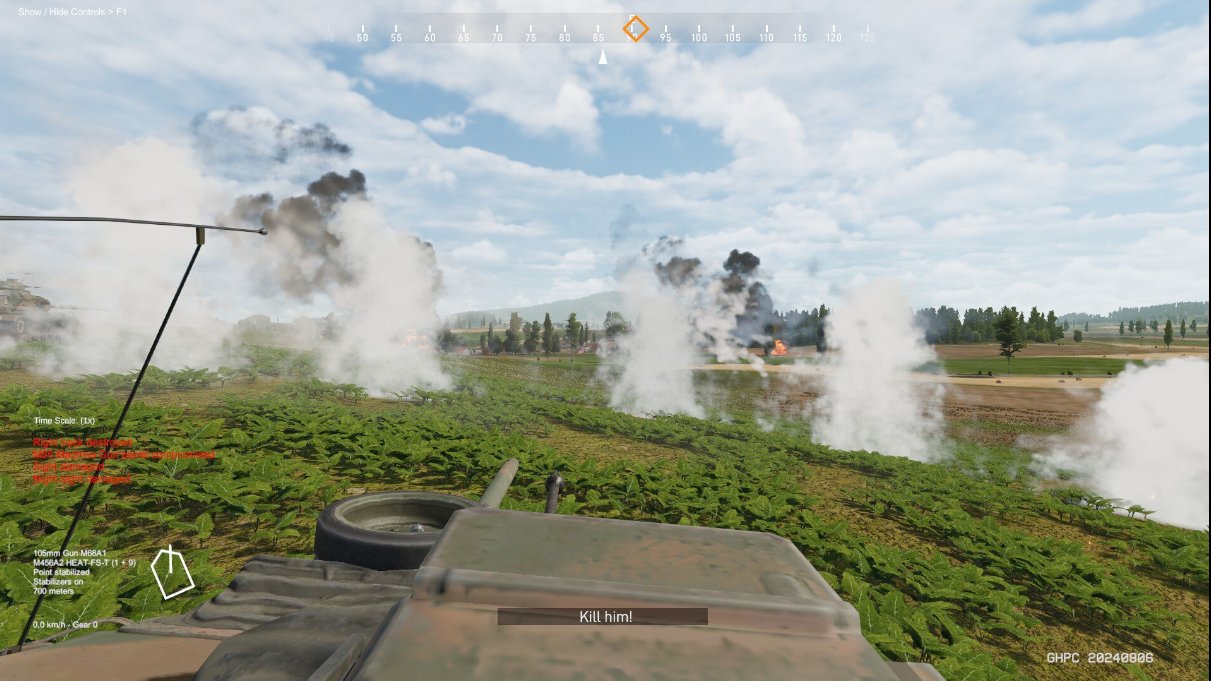Select the white tank turret orientation icon
The width and height of the screenshot is (1211, 681).
[x=171, y=572]
